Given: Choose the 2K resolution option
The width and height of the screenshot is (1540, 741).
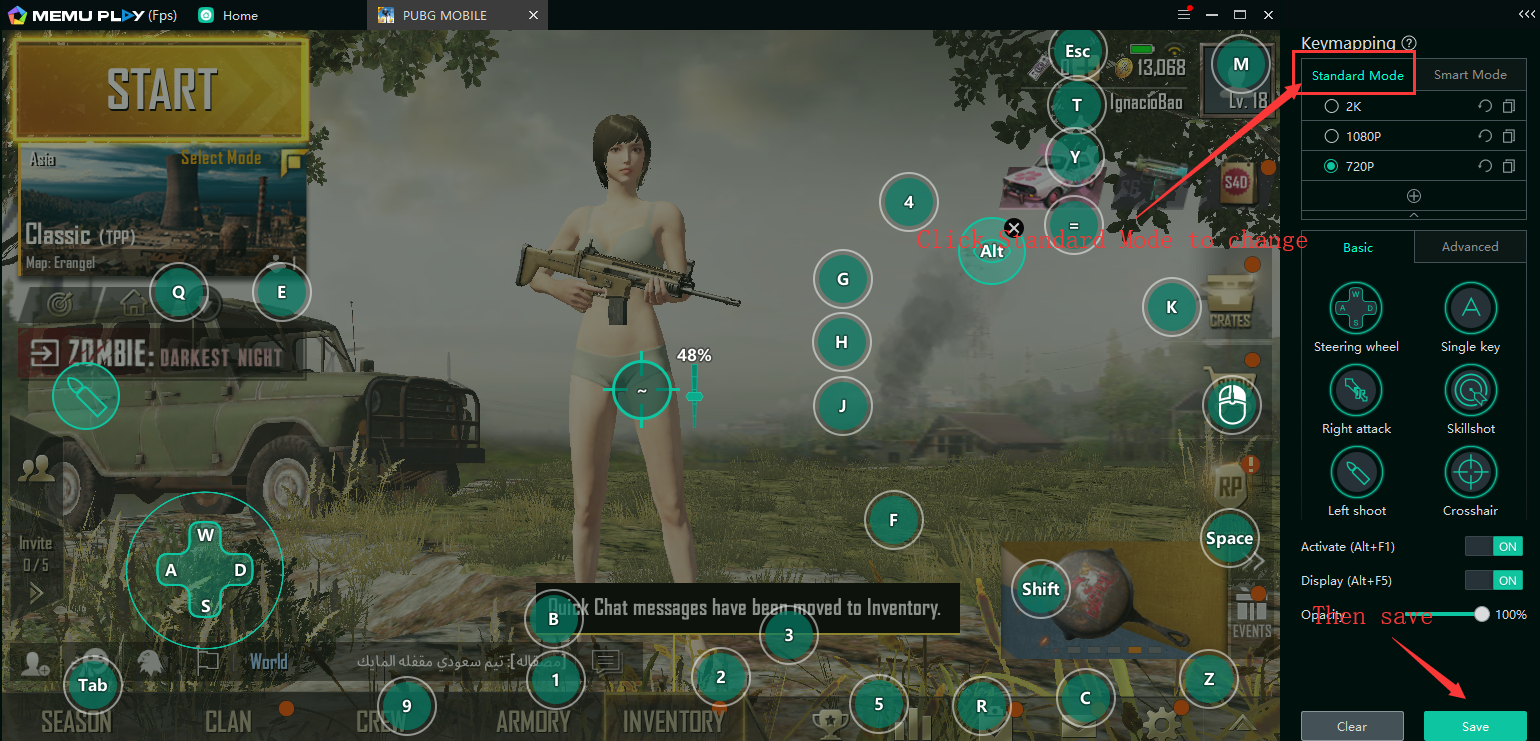Looking at the screenshot, I should 1331,106.
